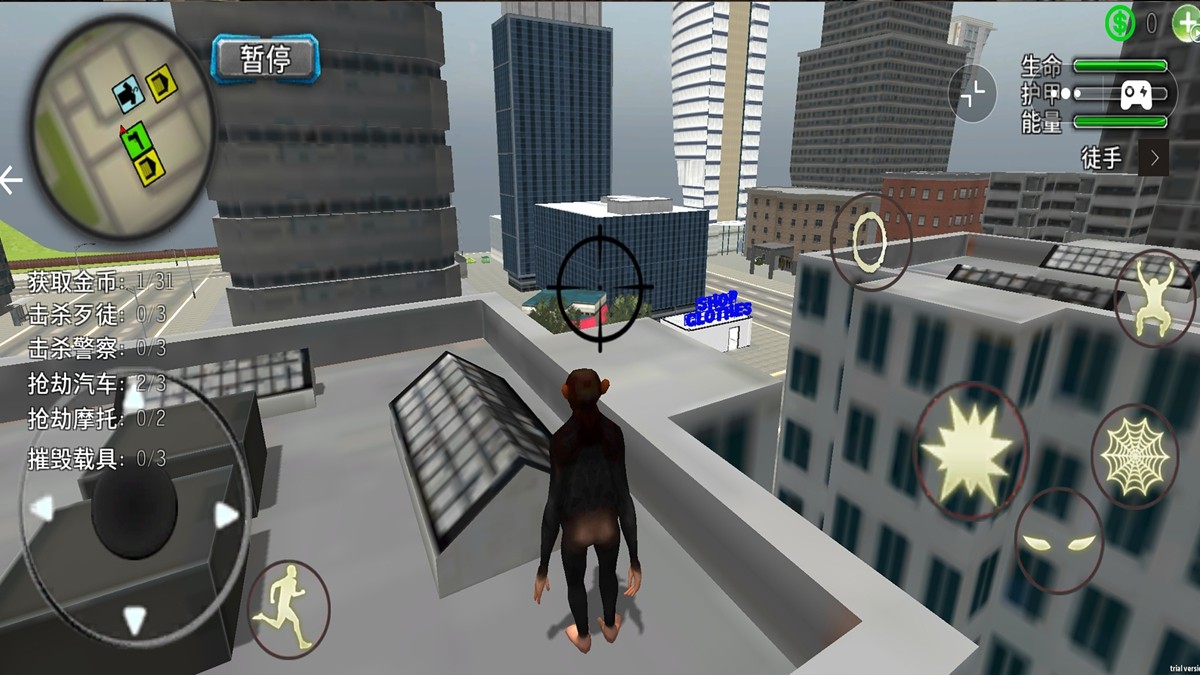Tap the down arrow on the movement joystick

point(134,620)
